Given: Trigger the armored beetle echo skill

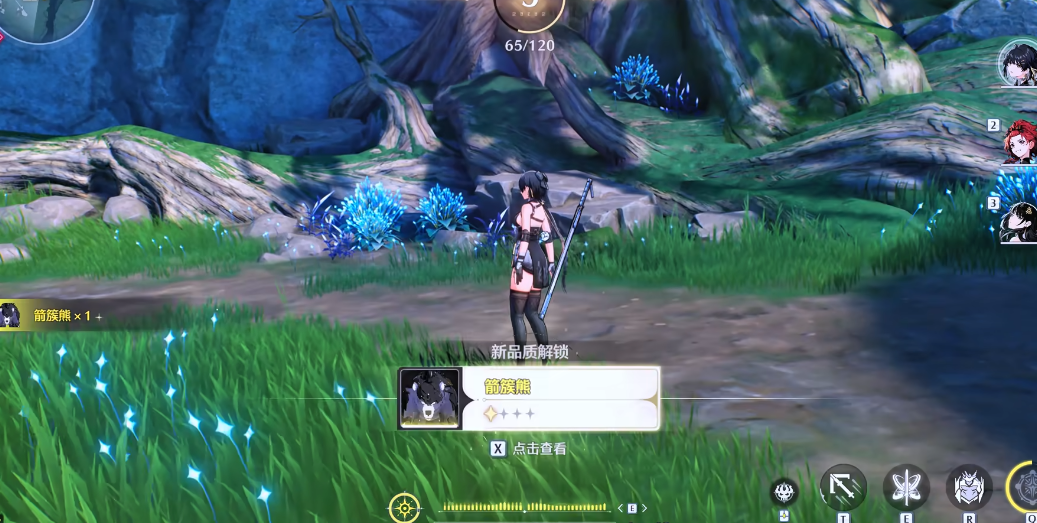Looking at the screenshot, I should (x=968, y=488).
